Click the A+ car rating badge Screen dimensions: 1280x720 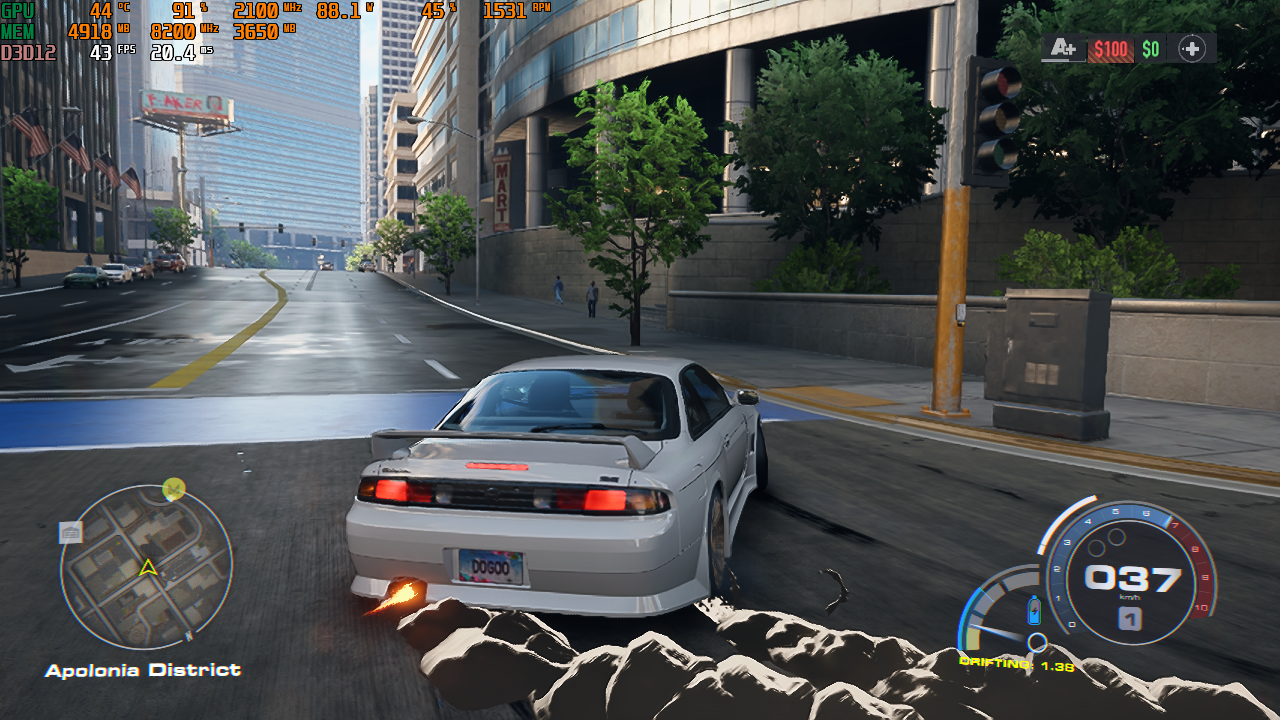(x=1063, y=48)
